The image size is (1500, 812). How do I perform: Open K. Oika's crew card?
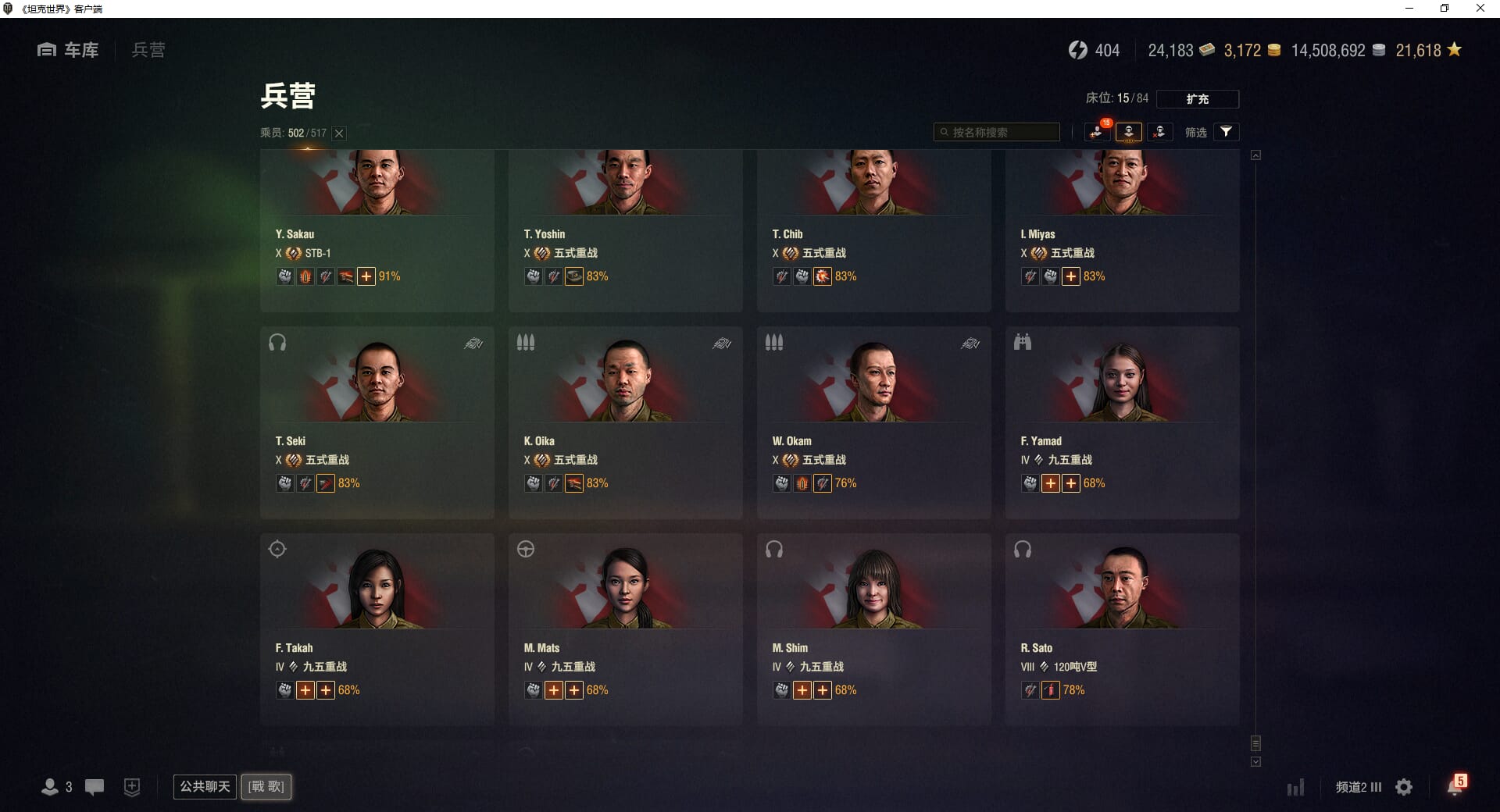tap(625, 422)
